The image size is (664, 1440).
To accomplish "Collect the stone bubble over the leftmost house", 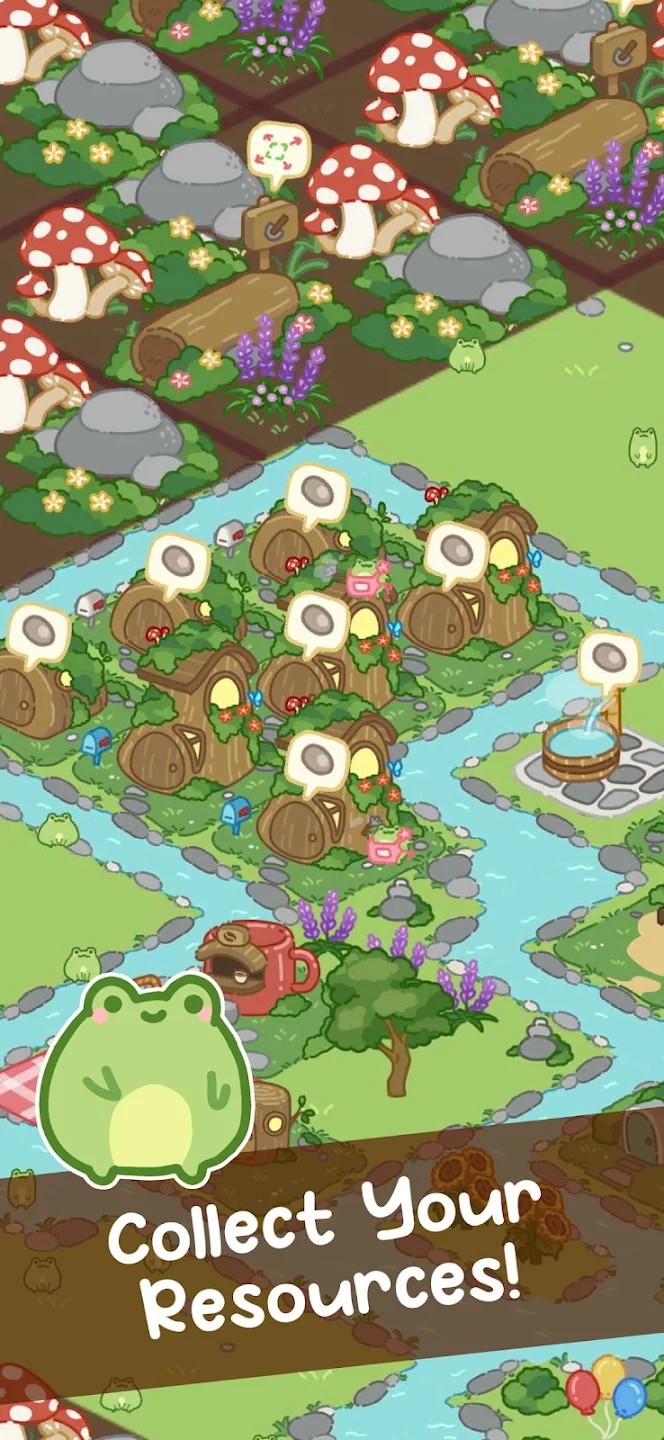I will [39, 632].
